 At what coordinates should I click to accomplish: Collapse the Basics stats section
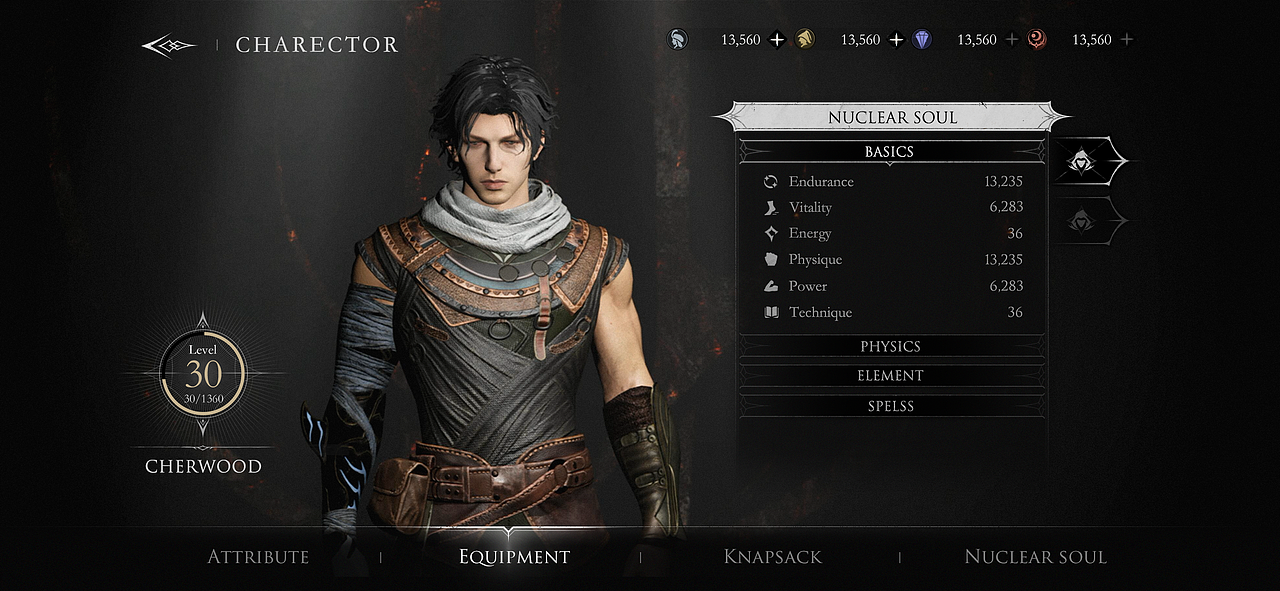coord(889,152)
